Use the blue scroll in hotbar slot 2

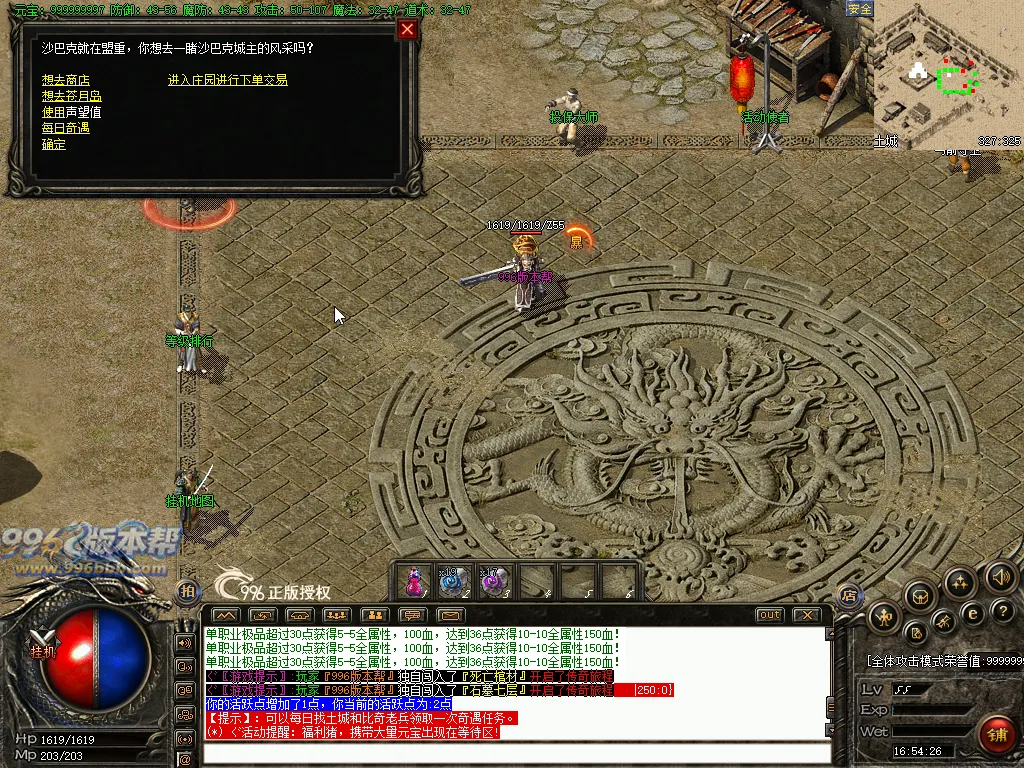454,581
